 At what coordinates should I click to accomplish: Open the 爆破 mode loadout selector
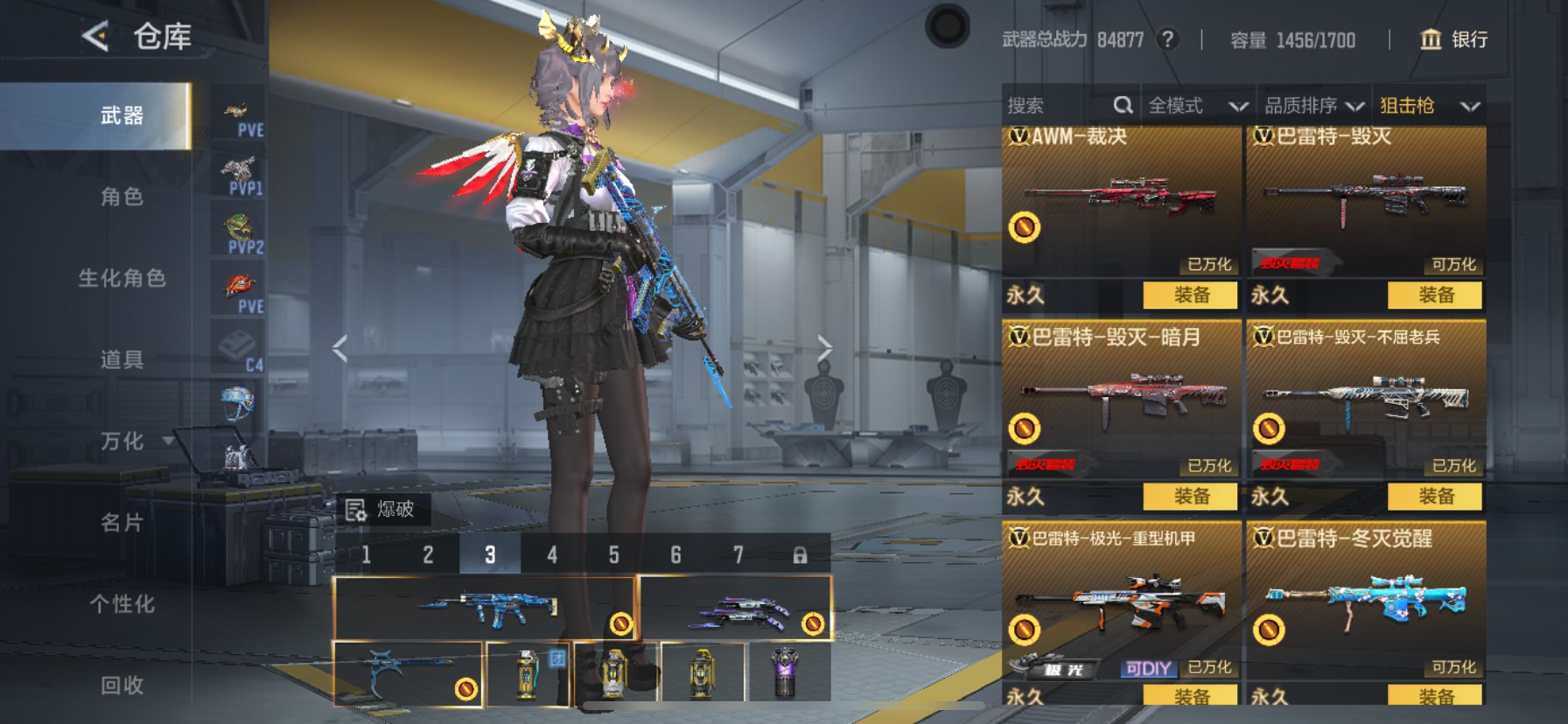coord(382,509)
